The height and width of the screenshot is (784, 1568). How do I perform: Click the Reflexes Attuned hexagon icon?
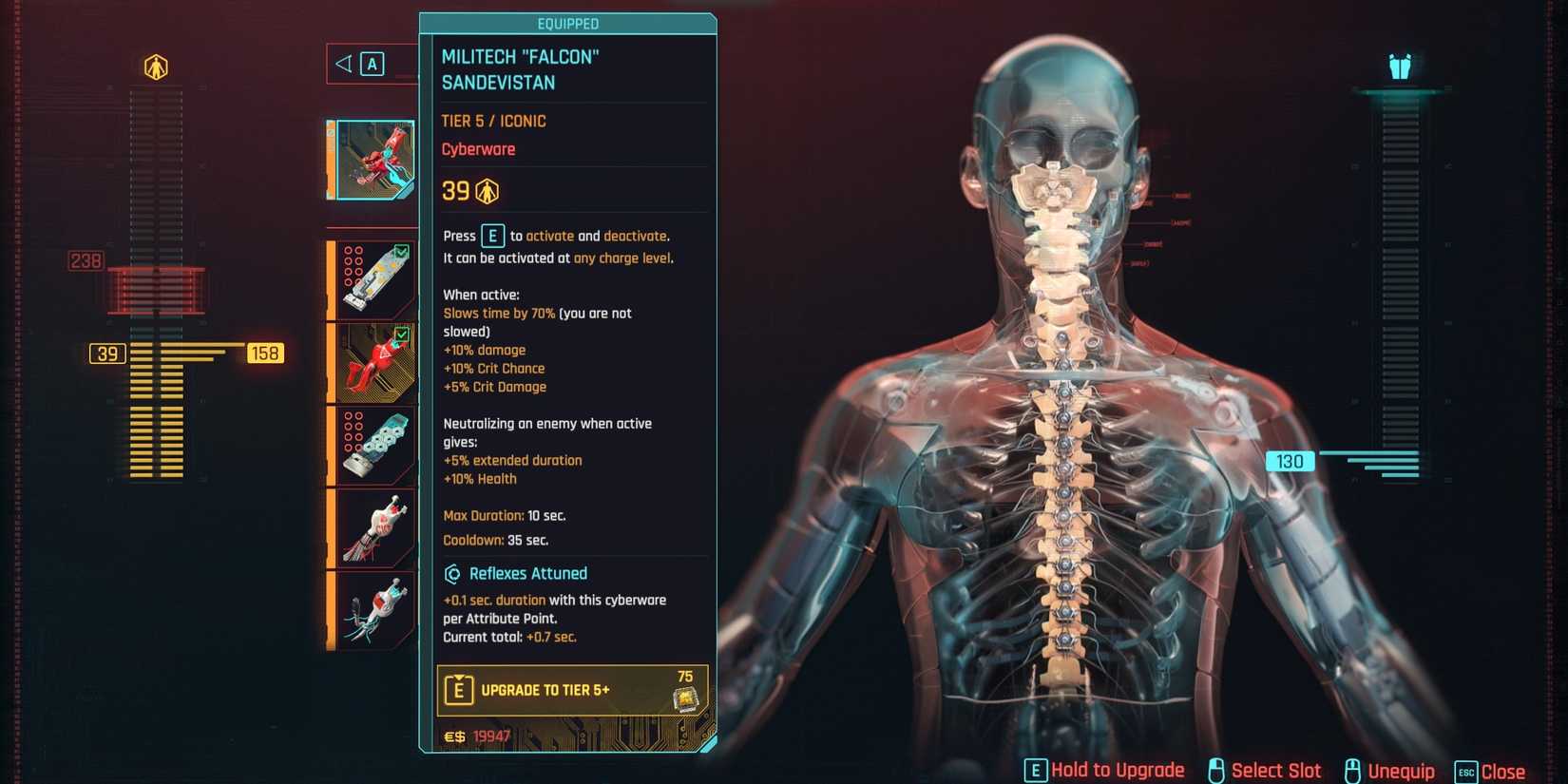click(453, 573)
